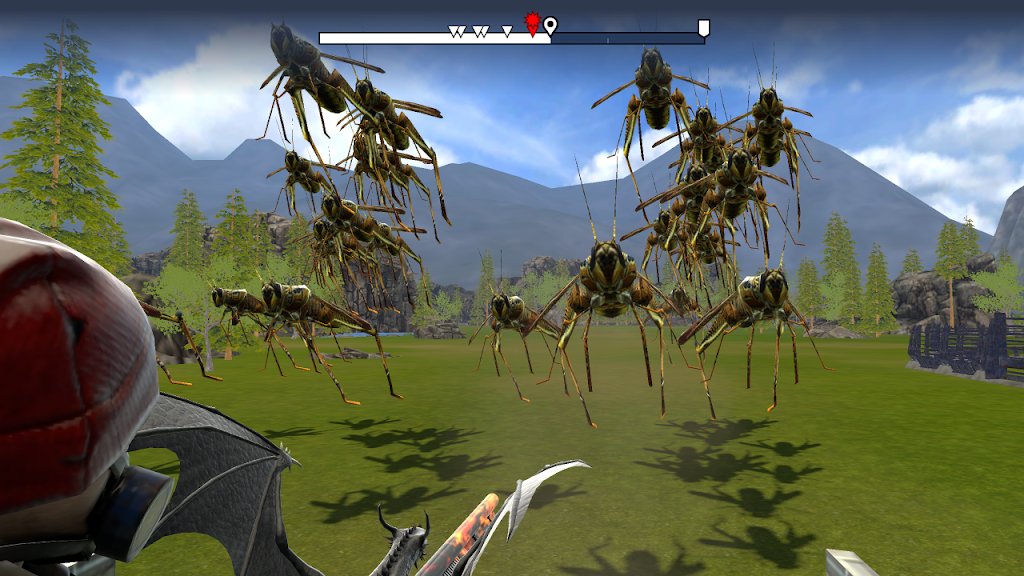Click the end flag marker on progress bar
This screenshot has height=576, width=1024.
[704, 28]
